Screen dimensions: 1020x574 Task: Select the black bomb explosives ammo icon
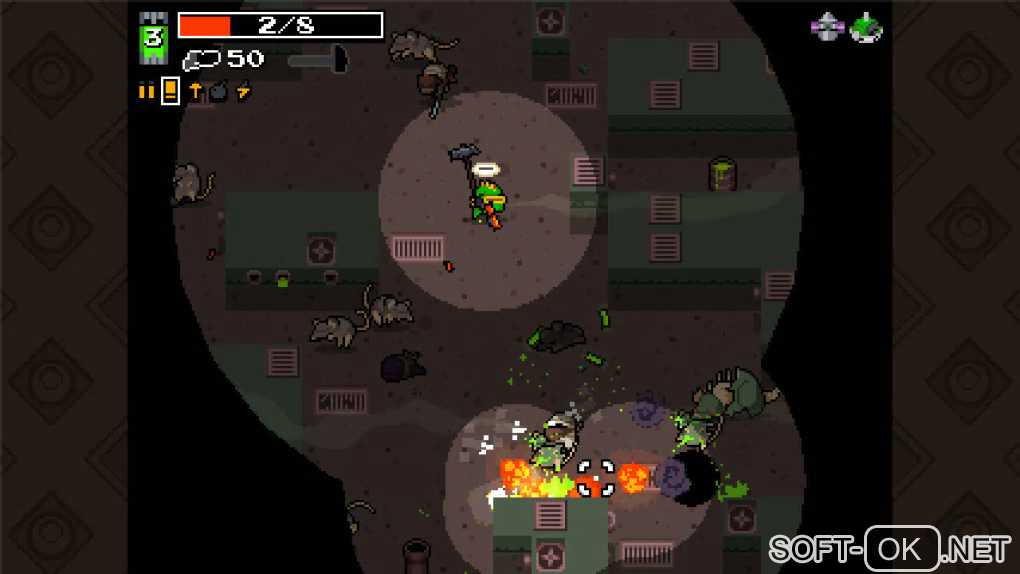coord(218,92)
